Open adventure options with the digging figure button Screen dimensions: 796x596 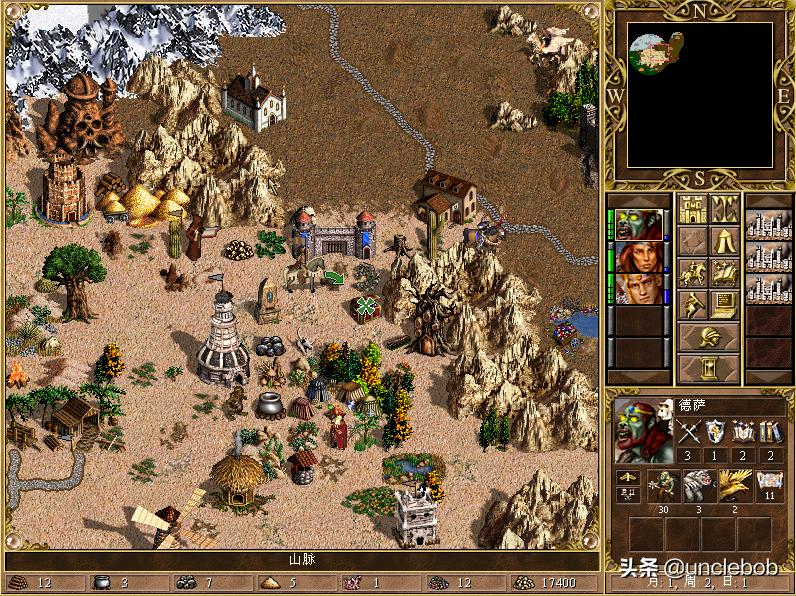tap(693, 303)
